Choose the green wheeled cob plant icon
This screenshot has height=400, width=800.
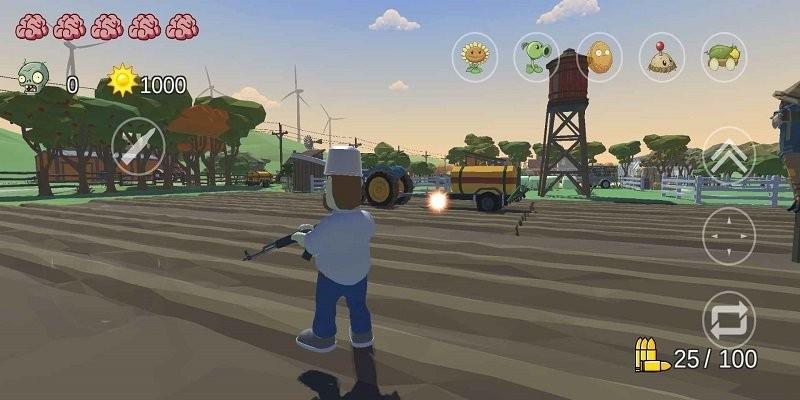[721, 57]
